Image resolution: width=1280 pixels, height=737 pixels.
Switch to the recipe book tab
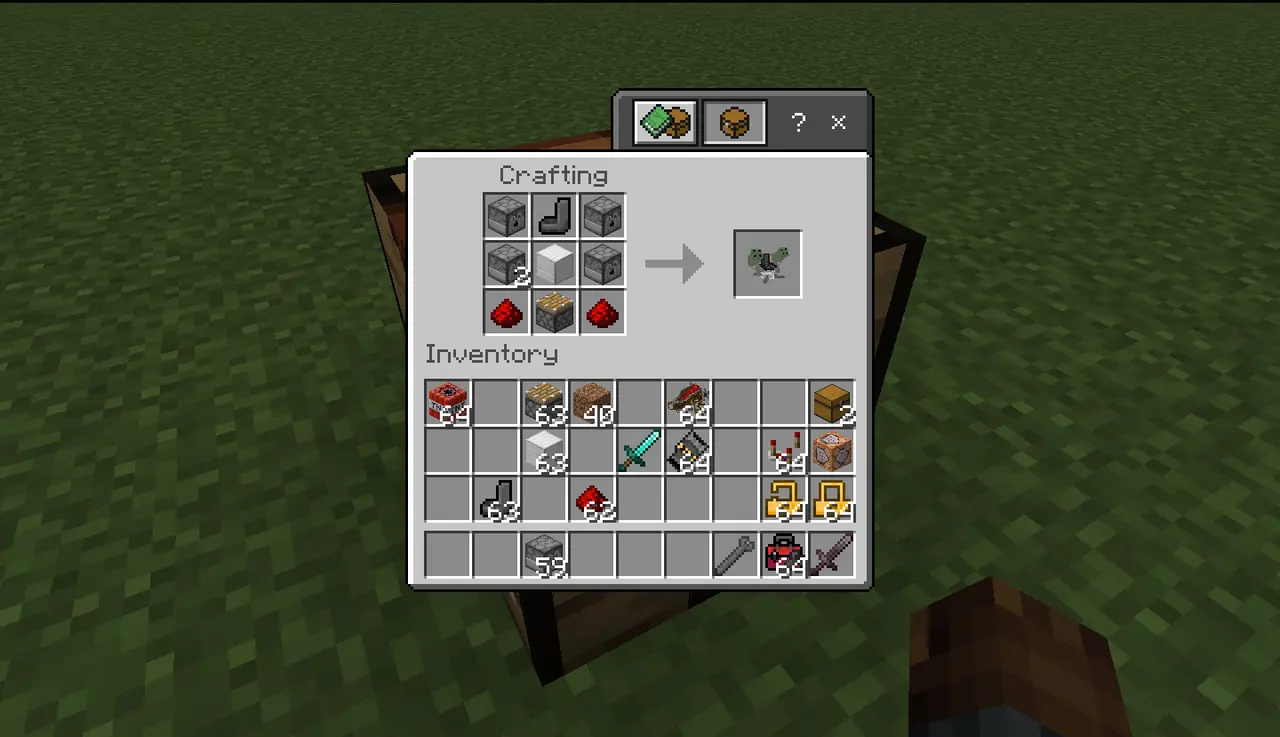tap(665, 123)
